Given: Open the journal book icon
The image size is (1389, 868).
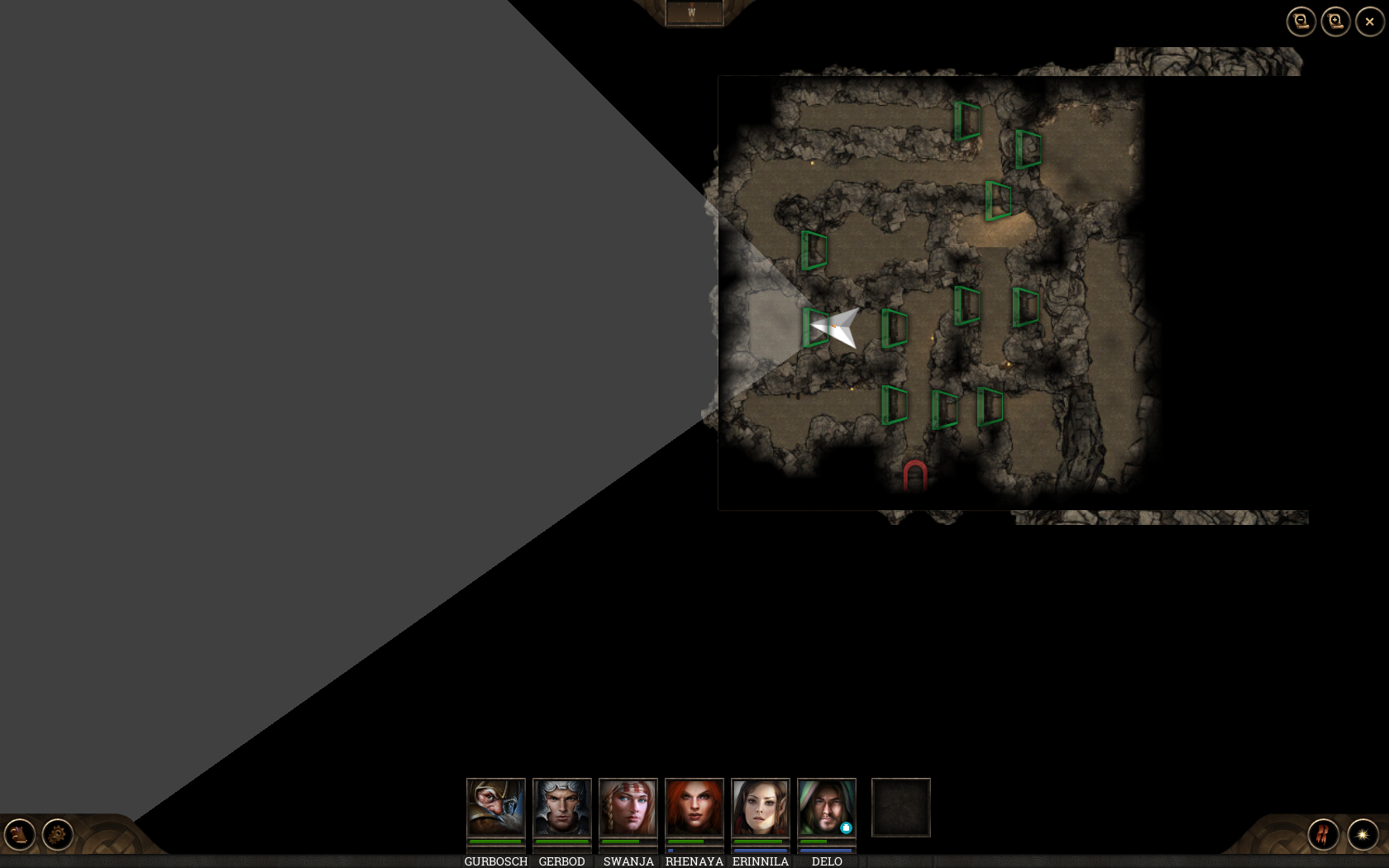Looking at the screenshot, I should coord(20,835).
